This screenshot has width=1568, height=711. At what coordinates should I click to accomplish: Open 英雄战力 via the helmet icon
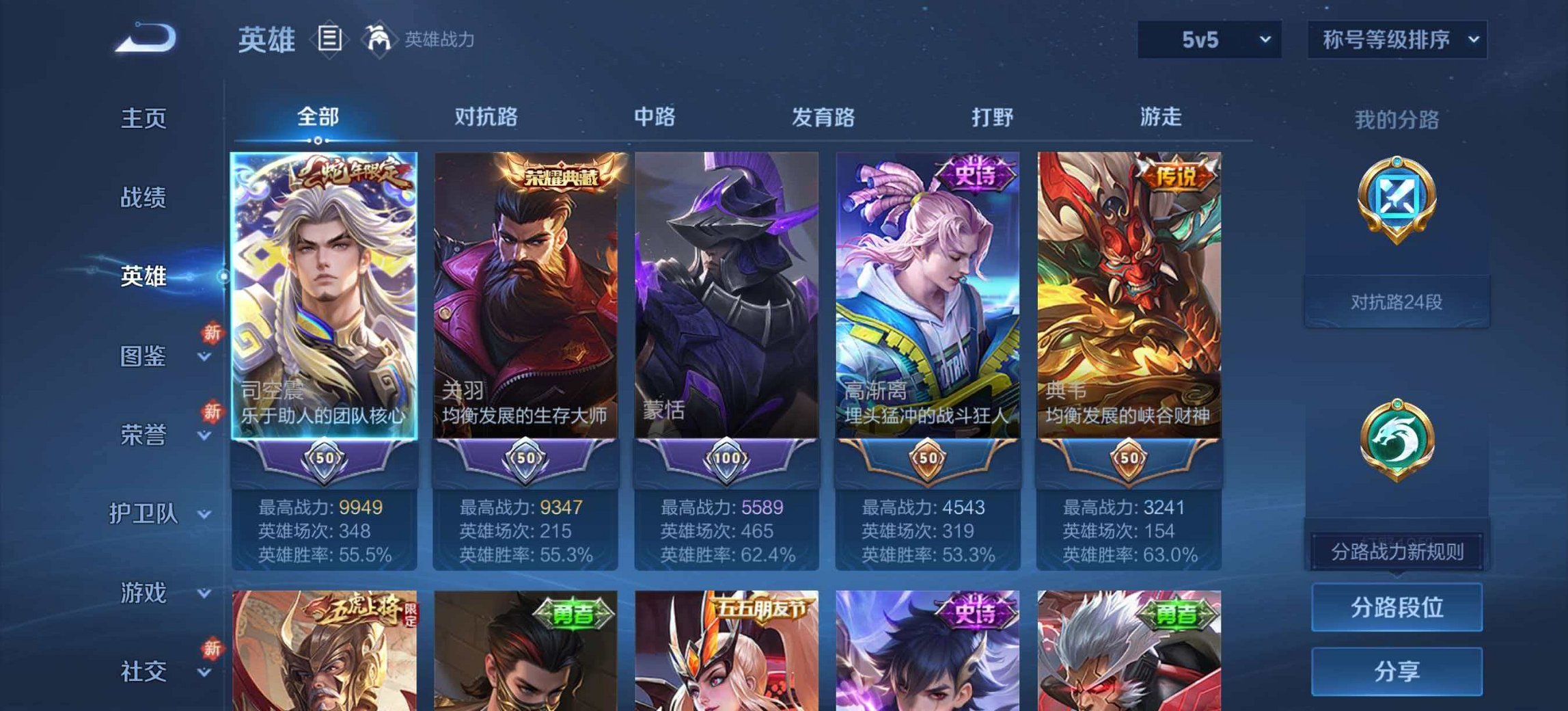(x=380, y=39)
